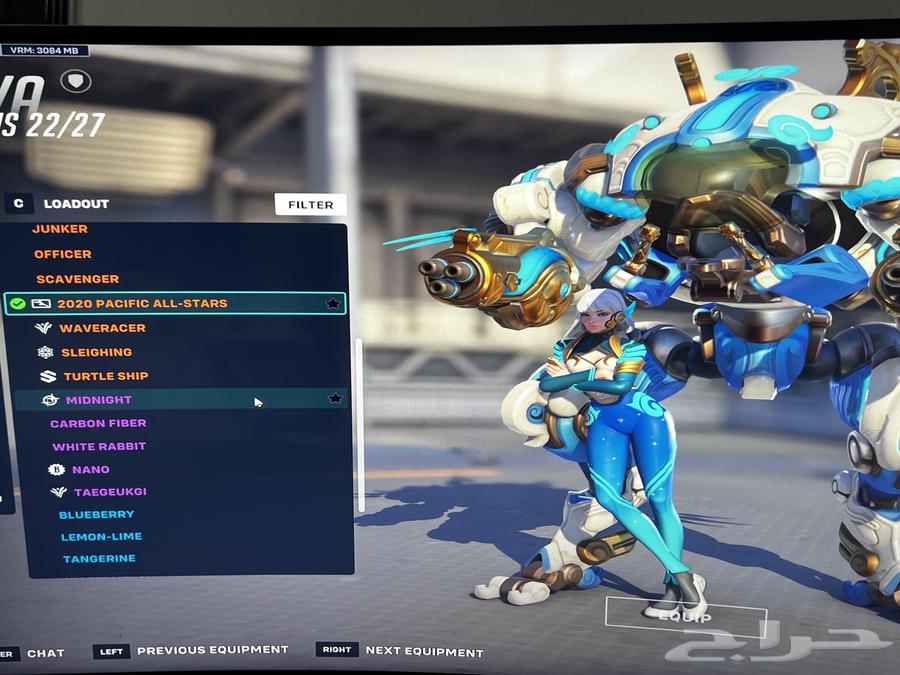
Task: Open the Loadout section
Action: (76, 204)
